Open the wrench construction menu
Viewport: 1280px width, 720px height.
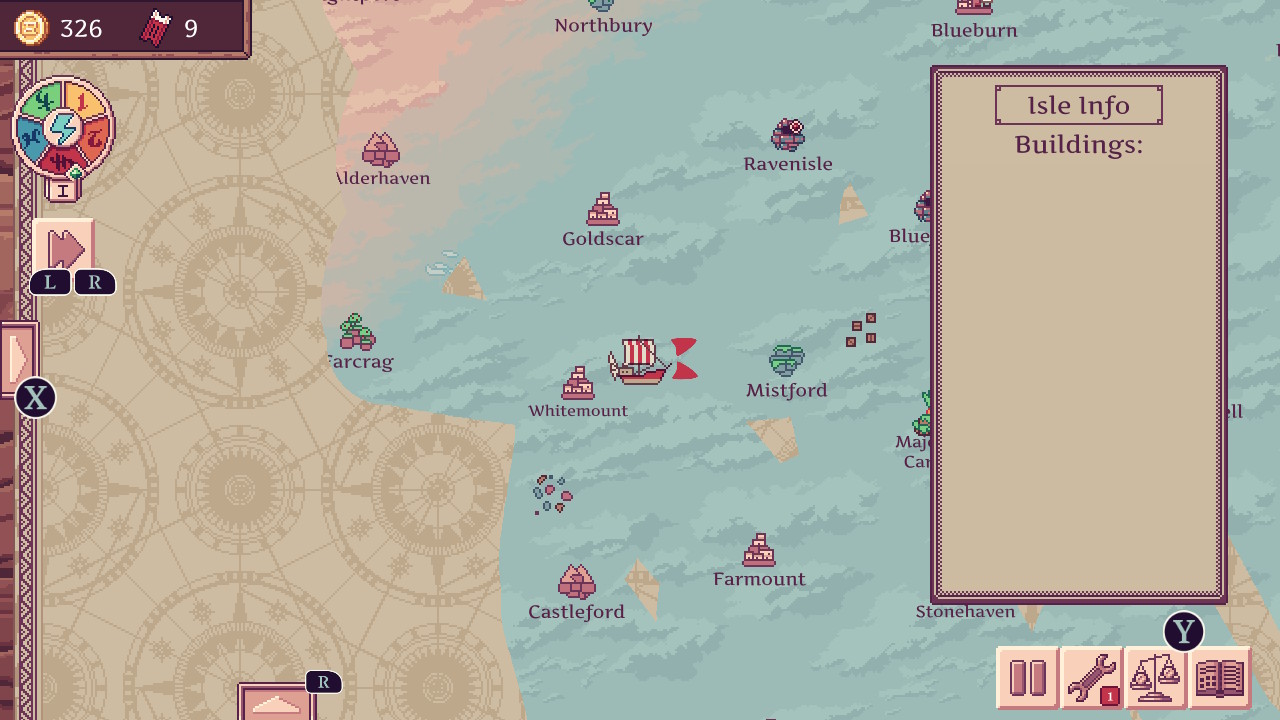coord(1090,675)
